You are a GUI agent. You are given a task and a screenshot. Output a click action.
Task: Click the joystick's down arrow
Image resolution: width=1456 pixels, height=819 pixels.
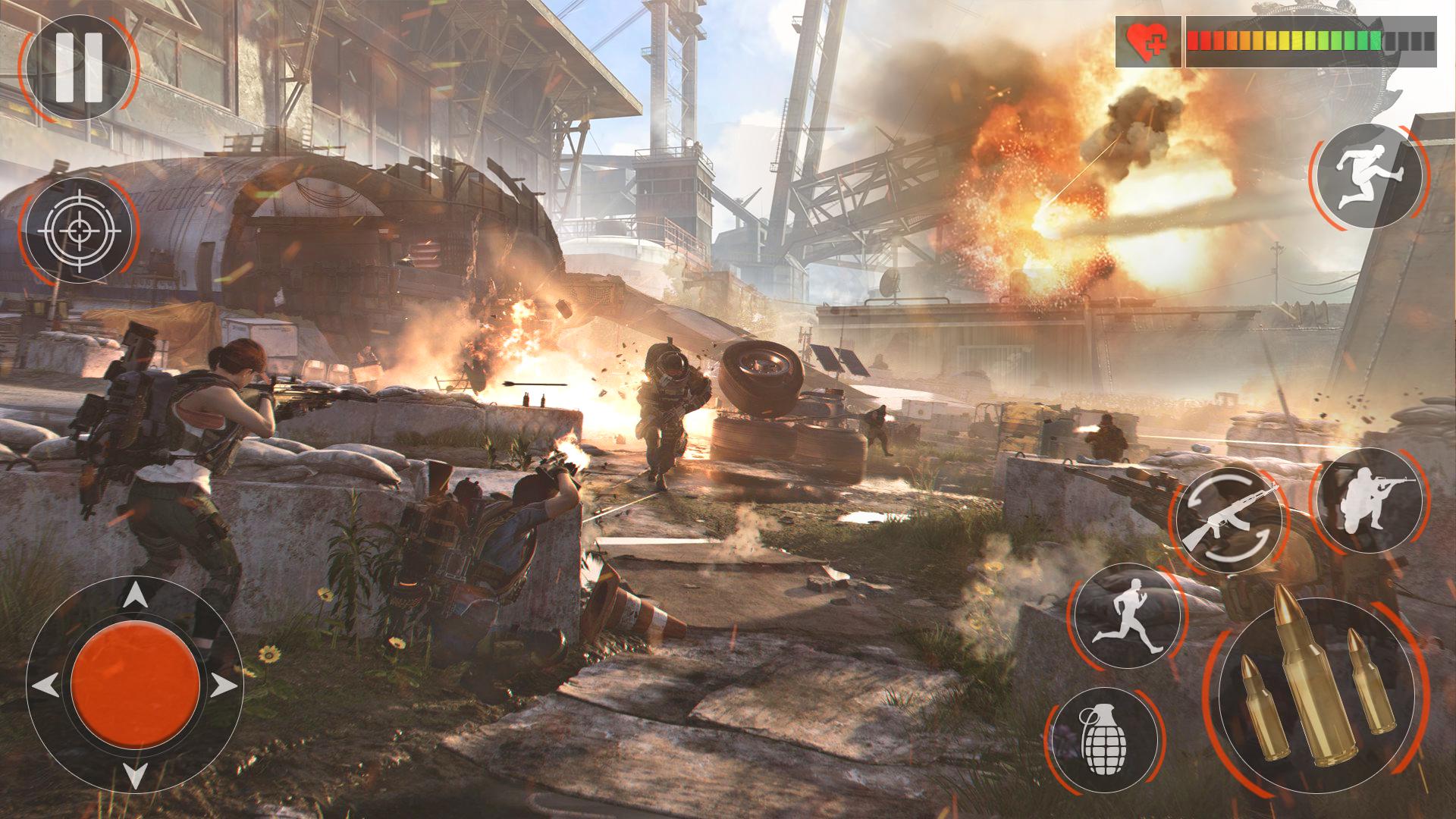[x=135, y=775]
